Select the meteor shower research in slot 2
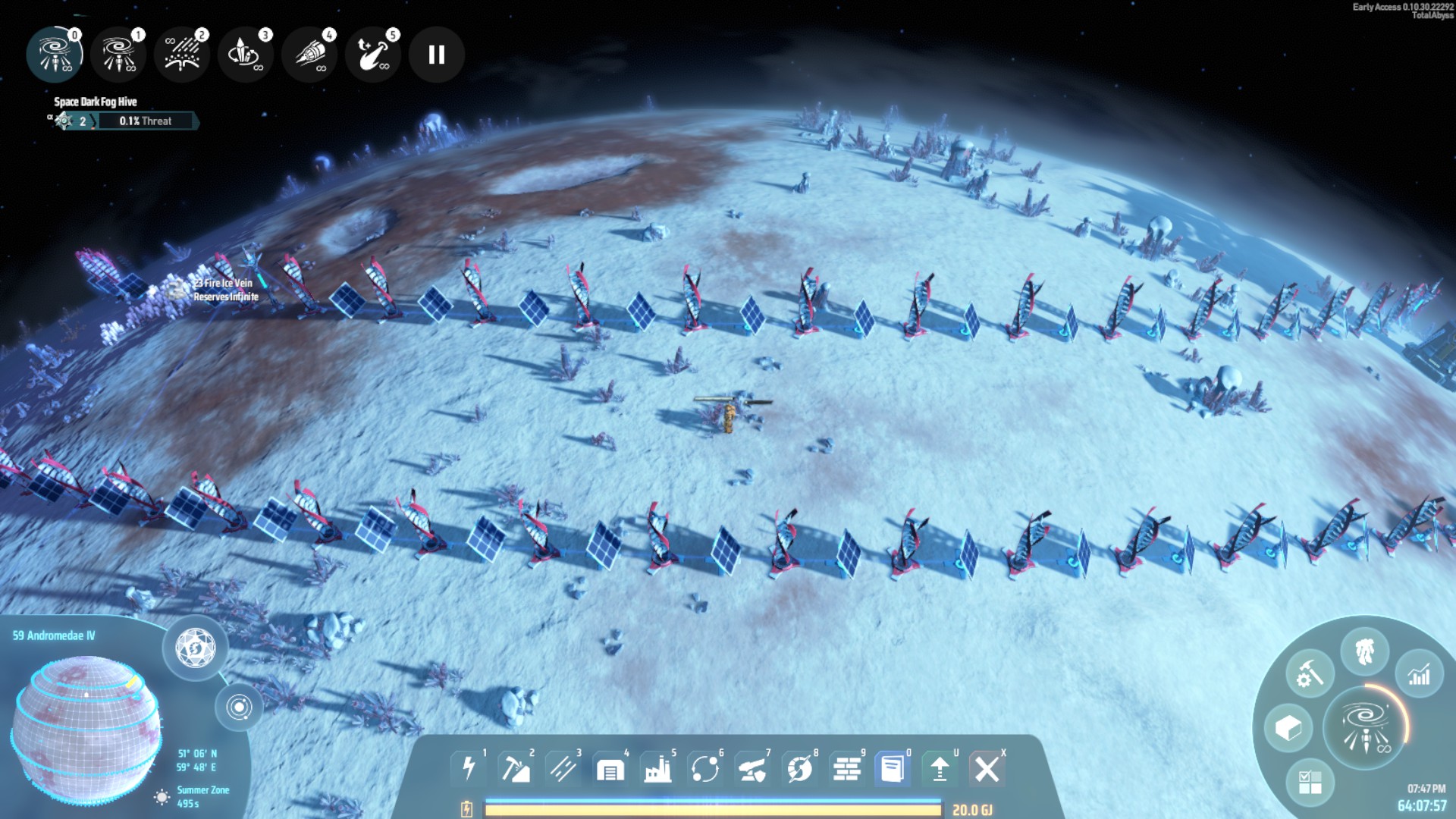 tap(182, 55)
